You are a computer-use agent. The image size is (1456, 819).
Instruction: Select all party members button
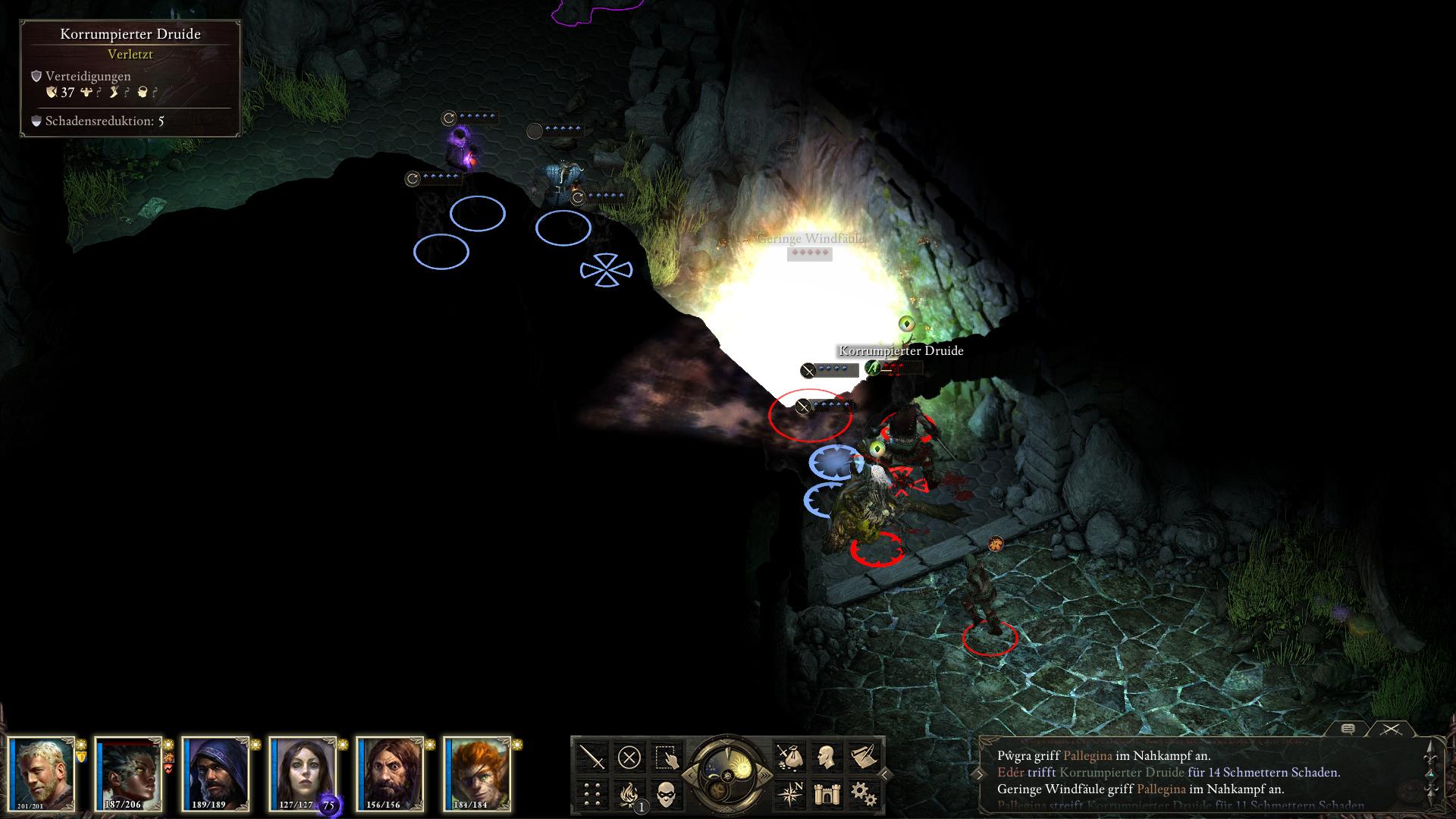(x=666, y=757)
